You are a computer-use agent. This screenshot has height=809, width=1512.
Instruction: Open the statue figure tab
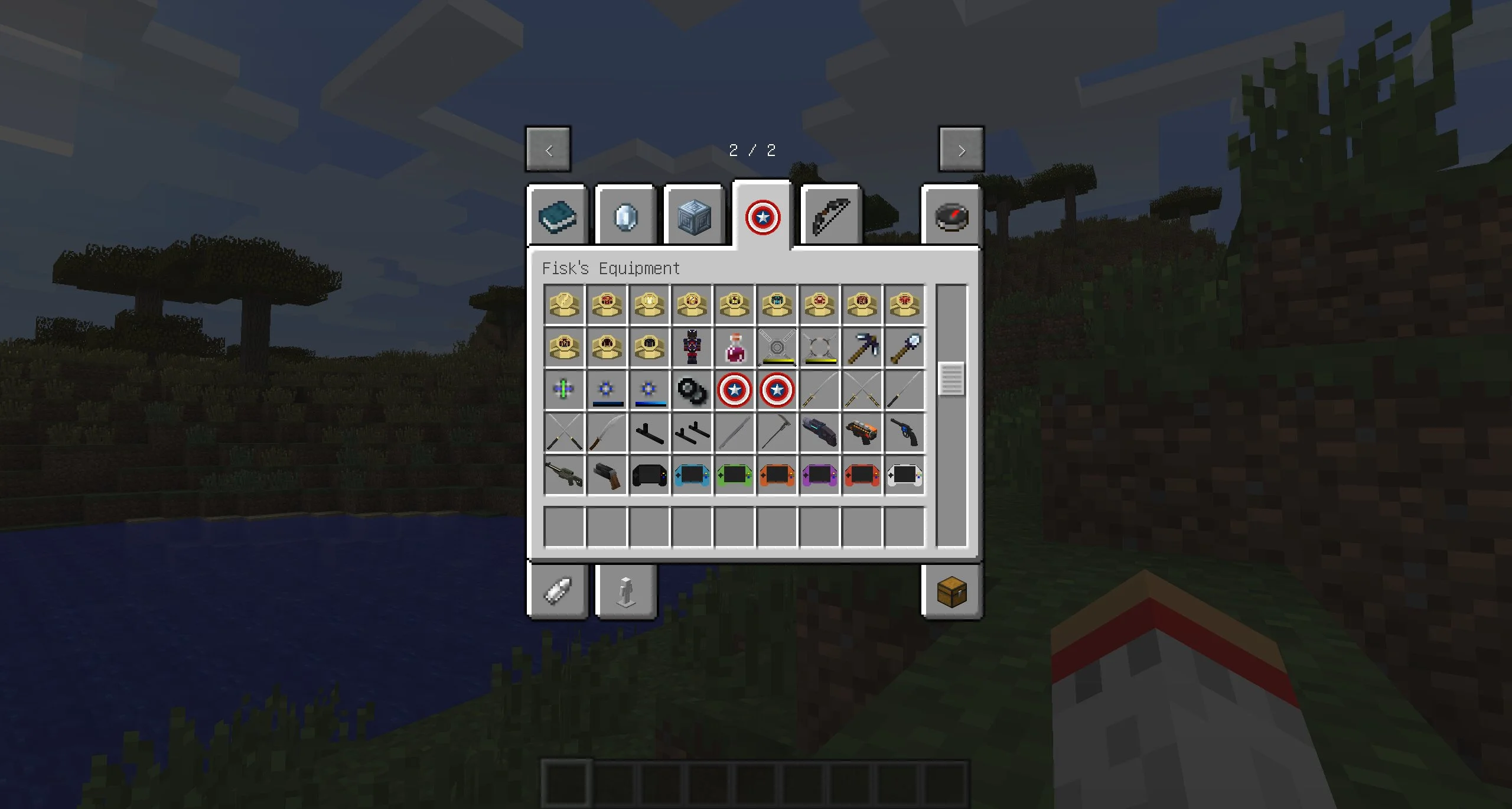click(x=625, y=592)
